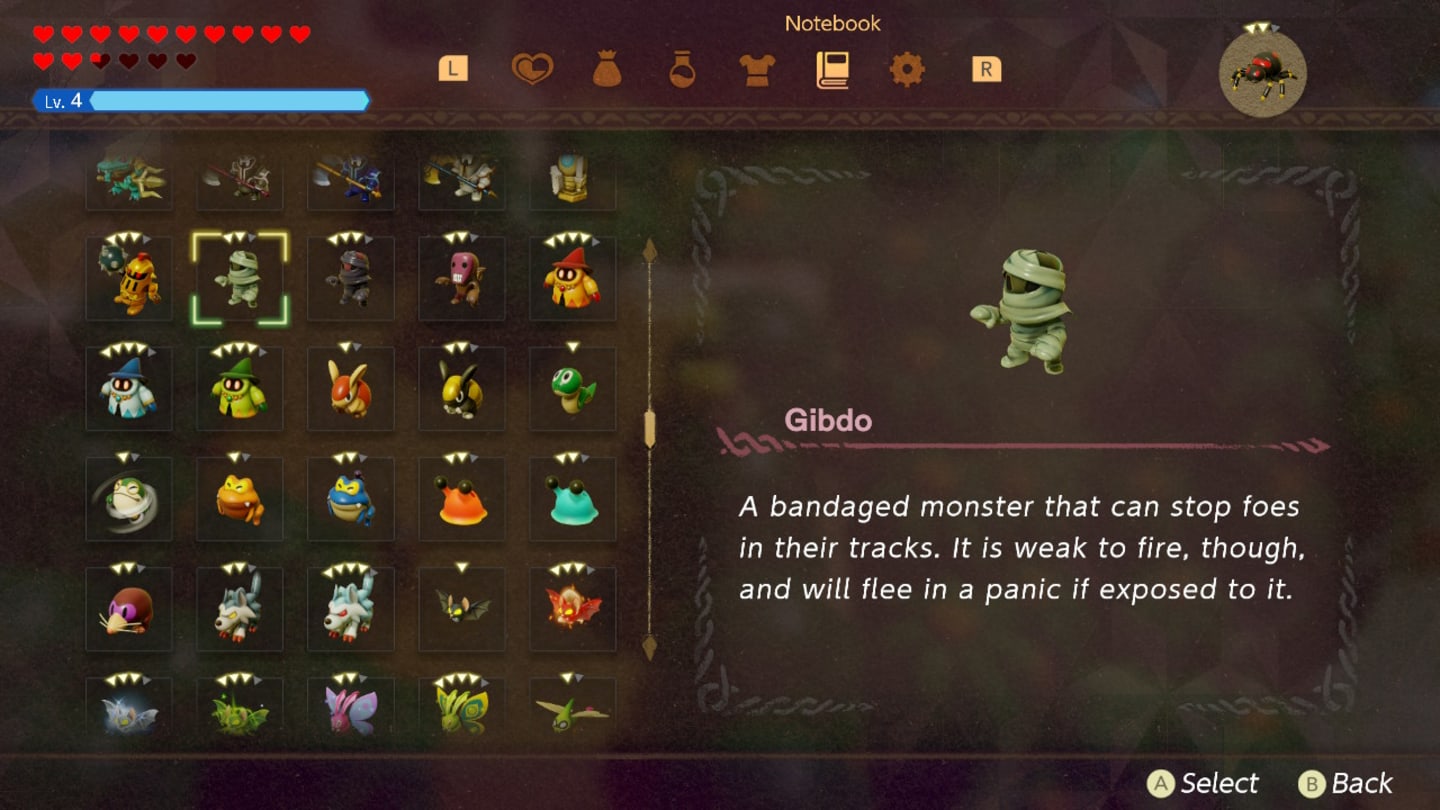Screen dimensions: 1440x810
Task: Pick the blue-hatted ice wizard echo
Action: pyautogui.click(x=129, y=389)
